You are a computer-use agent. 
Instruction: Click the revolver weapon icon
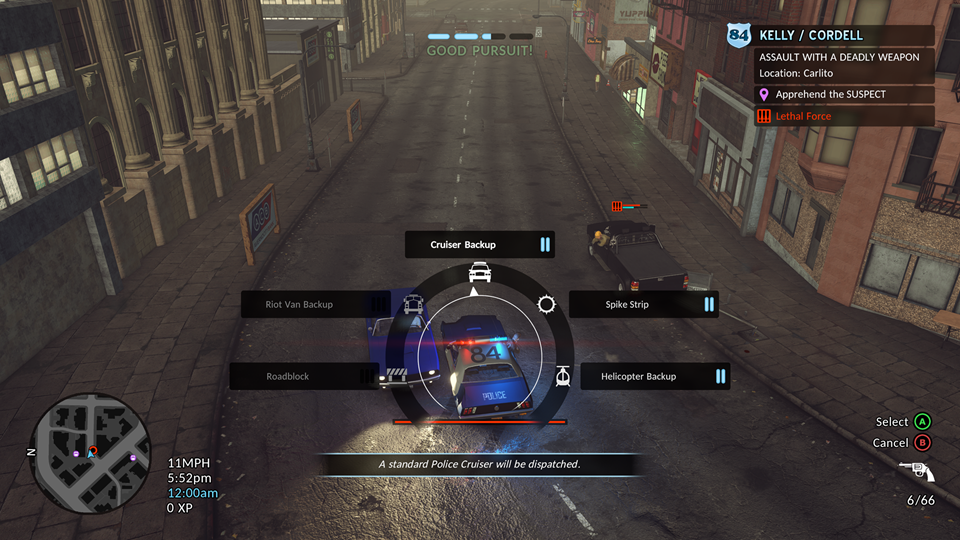coord(916,471)
